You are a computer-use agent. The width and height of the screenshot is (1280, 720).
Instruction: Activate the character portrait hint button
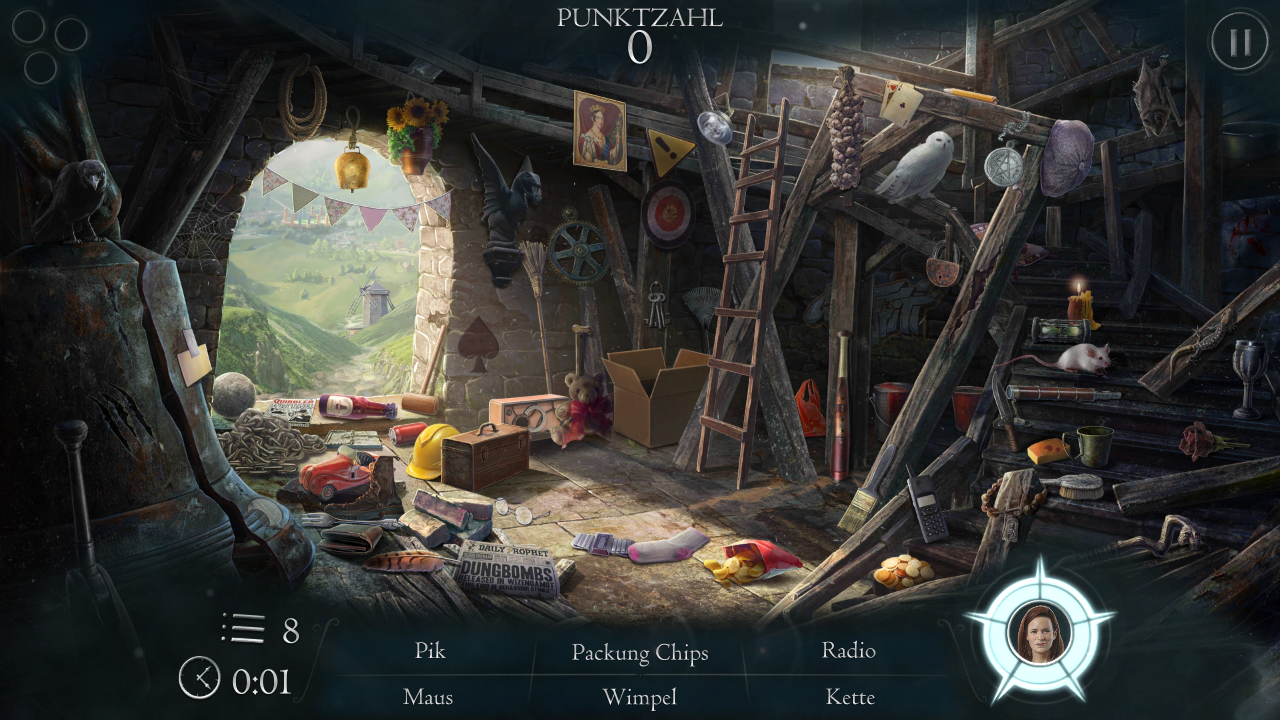click(x=1039, y=632)
